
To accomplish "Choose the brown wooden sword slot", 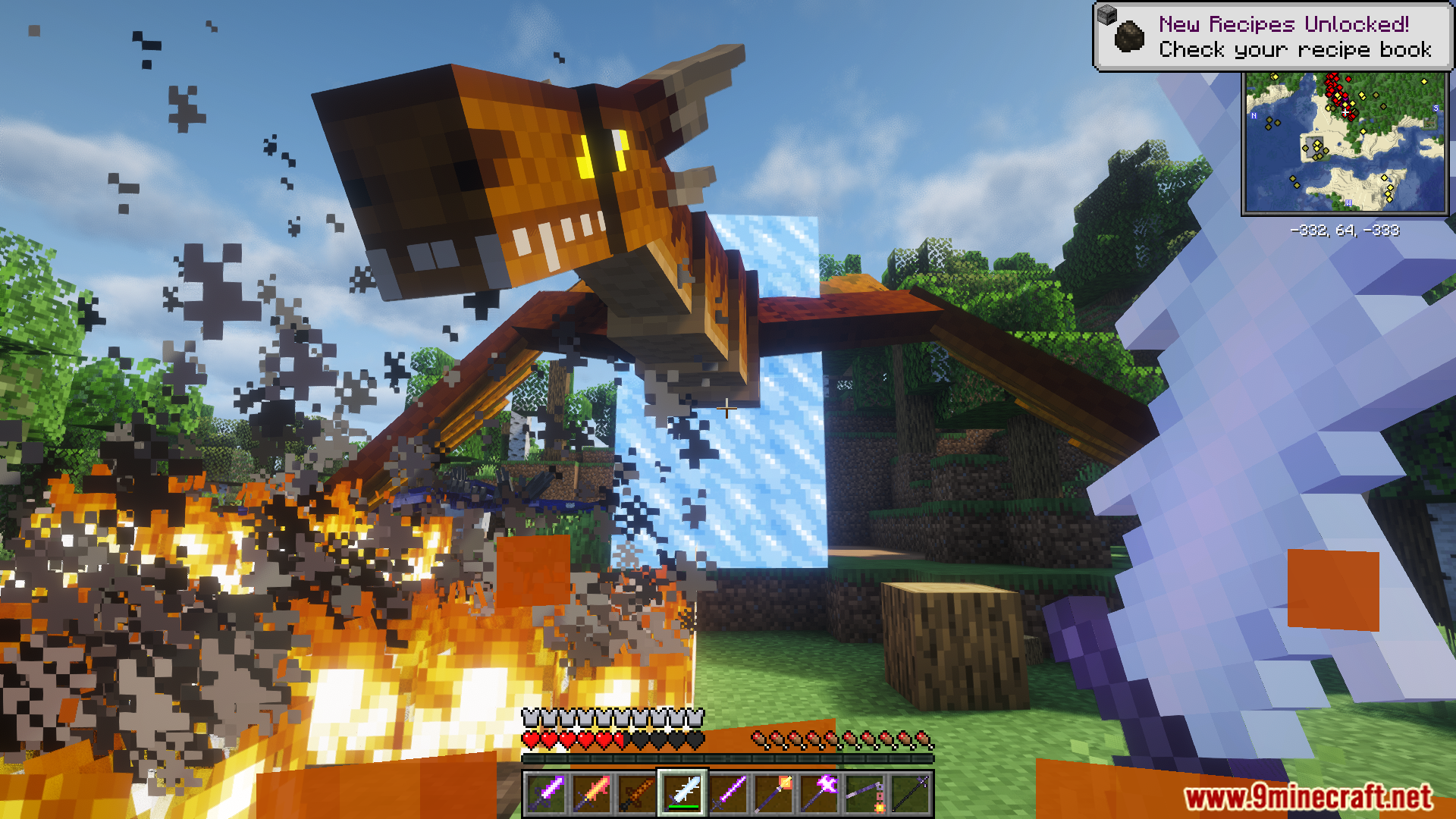I will [x=637, y=793].
